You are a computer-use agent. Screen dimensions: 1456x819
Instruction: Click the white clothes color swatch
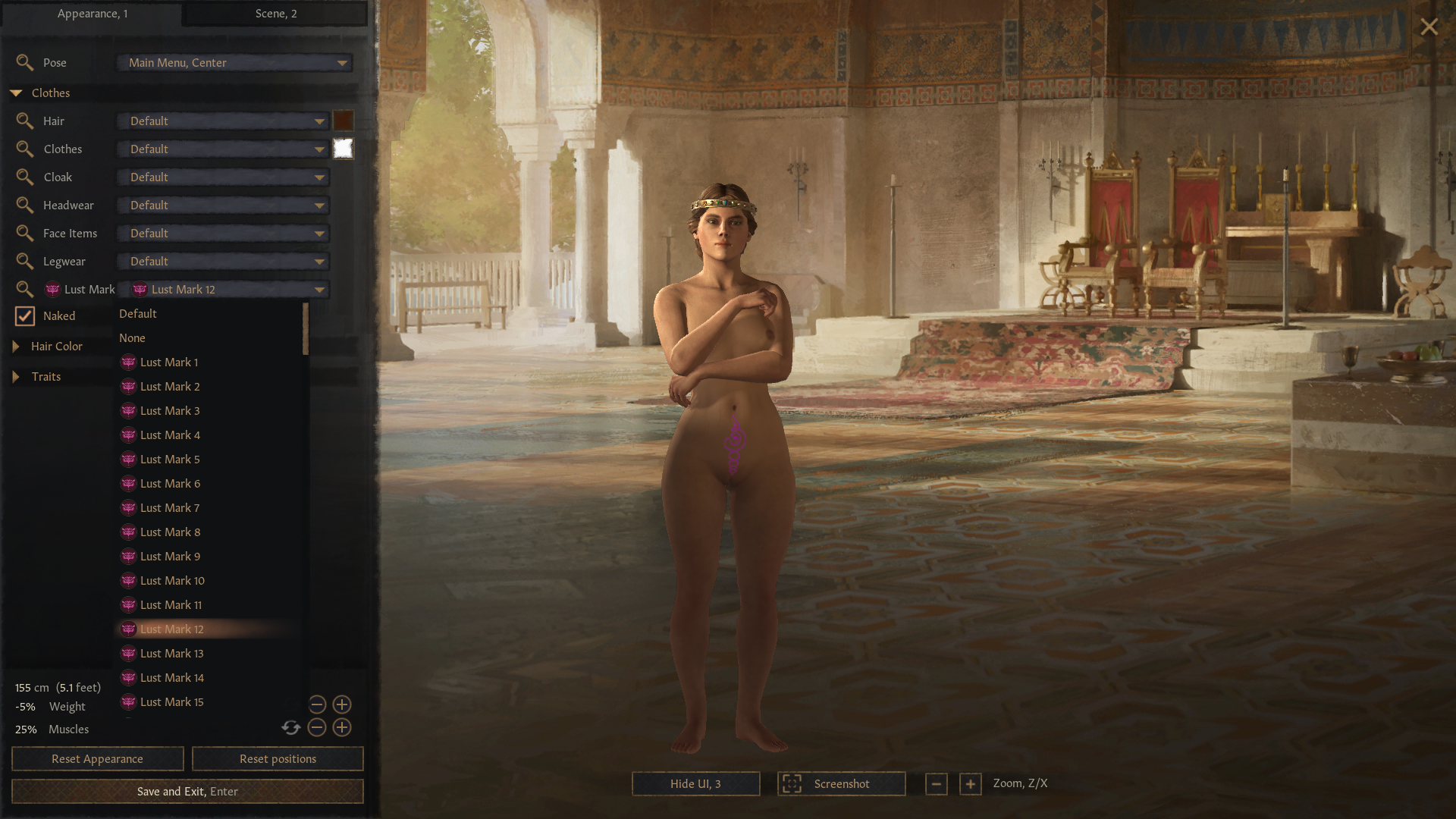pos(343,149)
